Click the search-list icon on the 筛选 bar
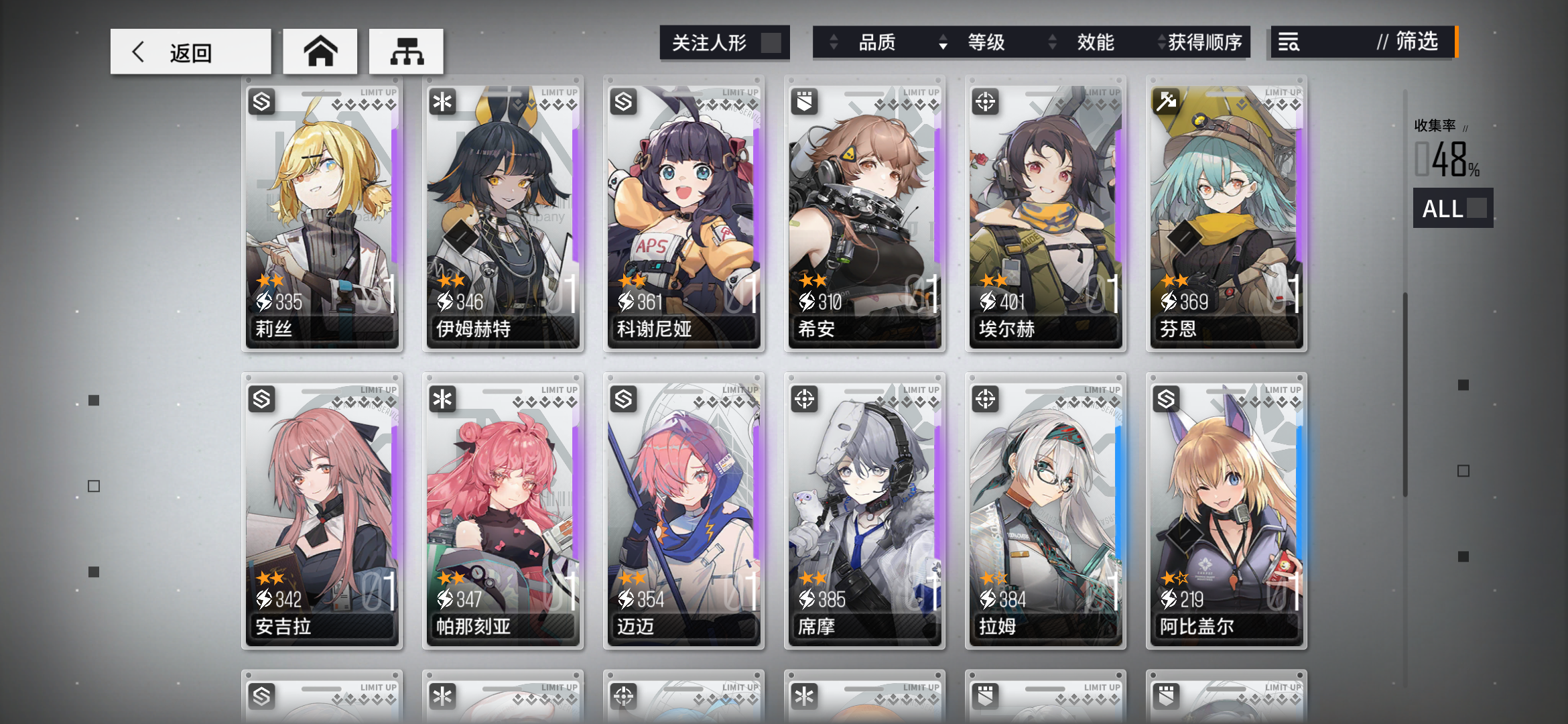This screenshot has height=724, width=1568. point(1289,43)
